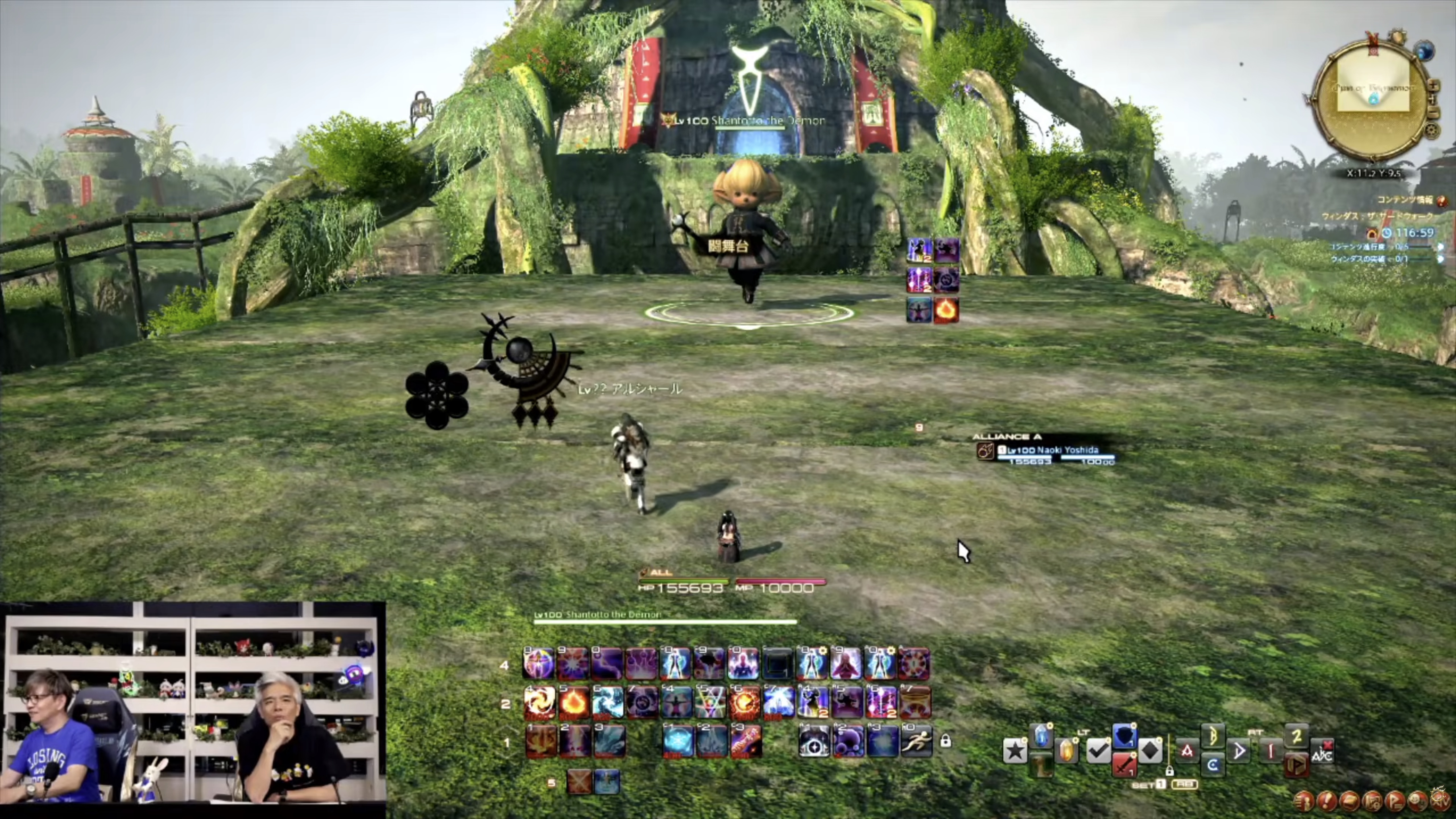
Task: Cast the orange flame spell in hotbar 2
Action: [573, 703]
